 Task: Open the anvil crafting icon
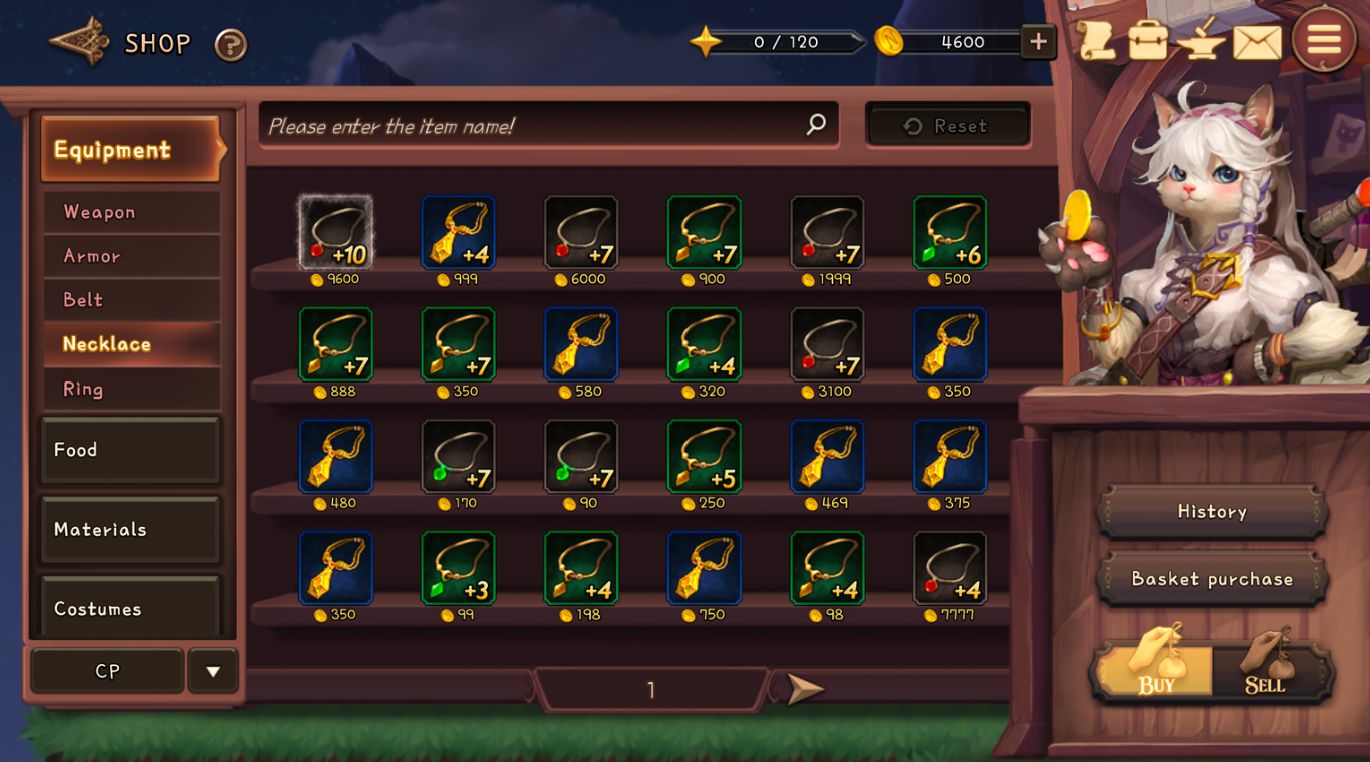pos(1201,42)
